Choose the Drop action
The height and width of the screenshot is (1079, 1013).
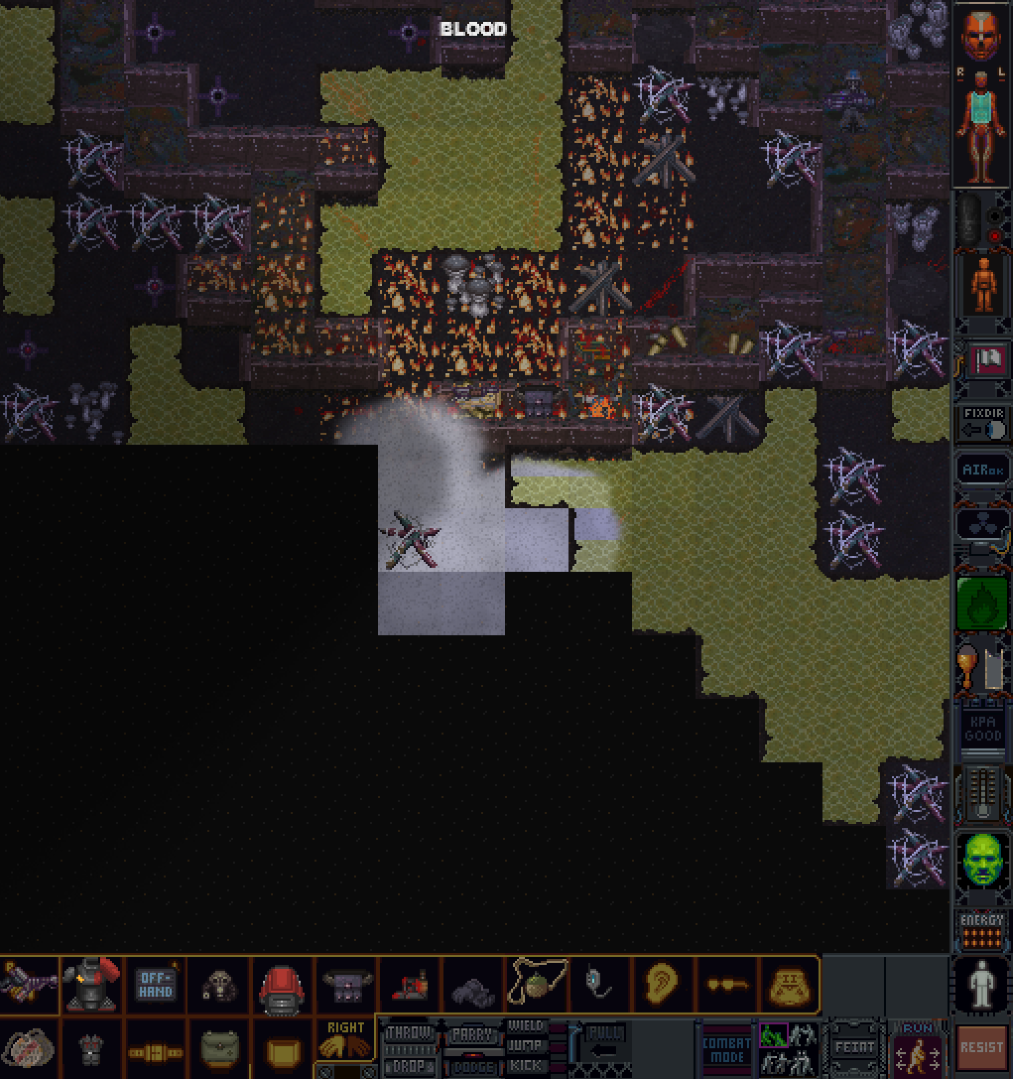[x=408, y=1065]
